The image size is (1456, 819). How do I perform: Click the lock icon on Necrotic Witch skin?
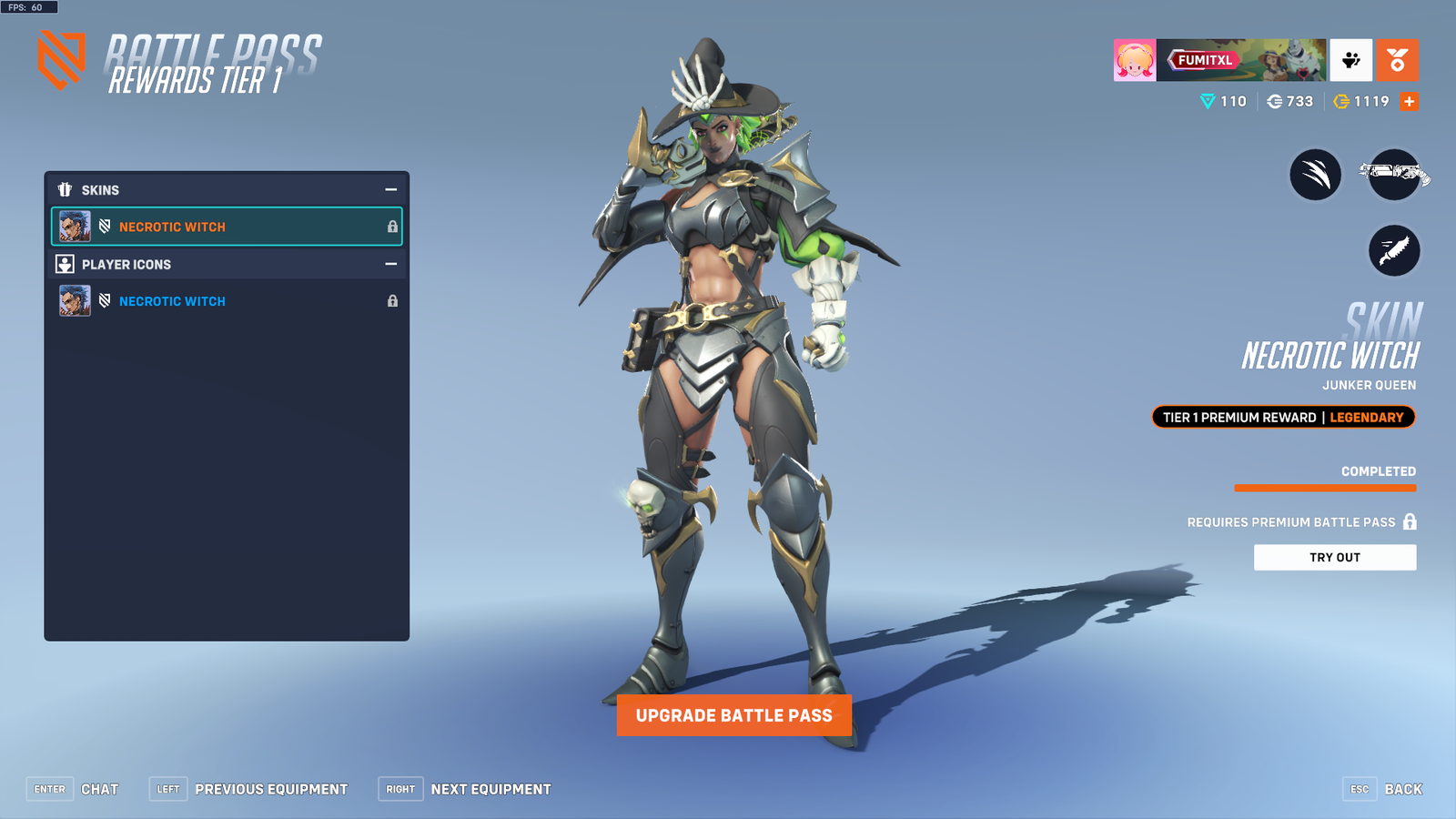click(x=392, y=227)
